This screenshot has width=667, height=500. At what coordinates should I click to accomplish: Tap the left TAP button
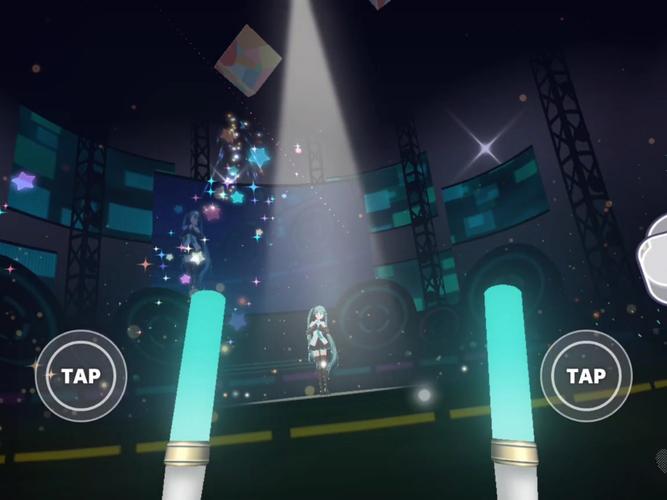point(80,376)
